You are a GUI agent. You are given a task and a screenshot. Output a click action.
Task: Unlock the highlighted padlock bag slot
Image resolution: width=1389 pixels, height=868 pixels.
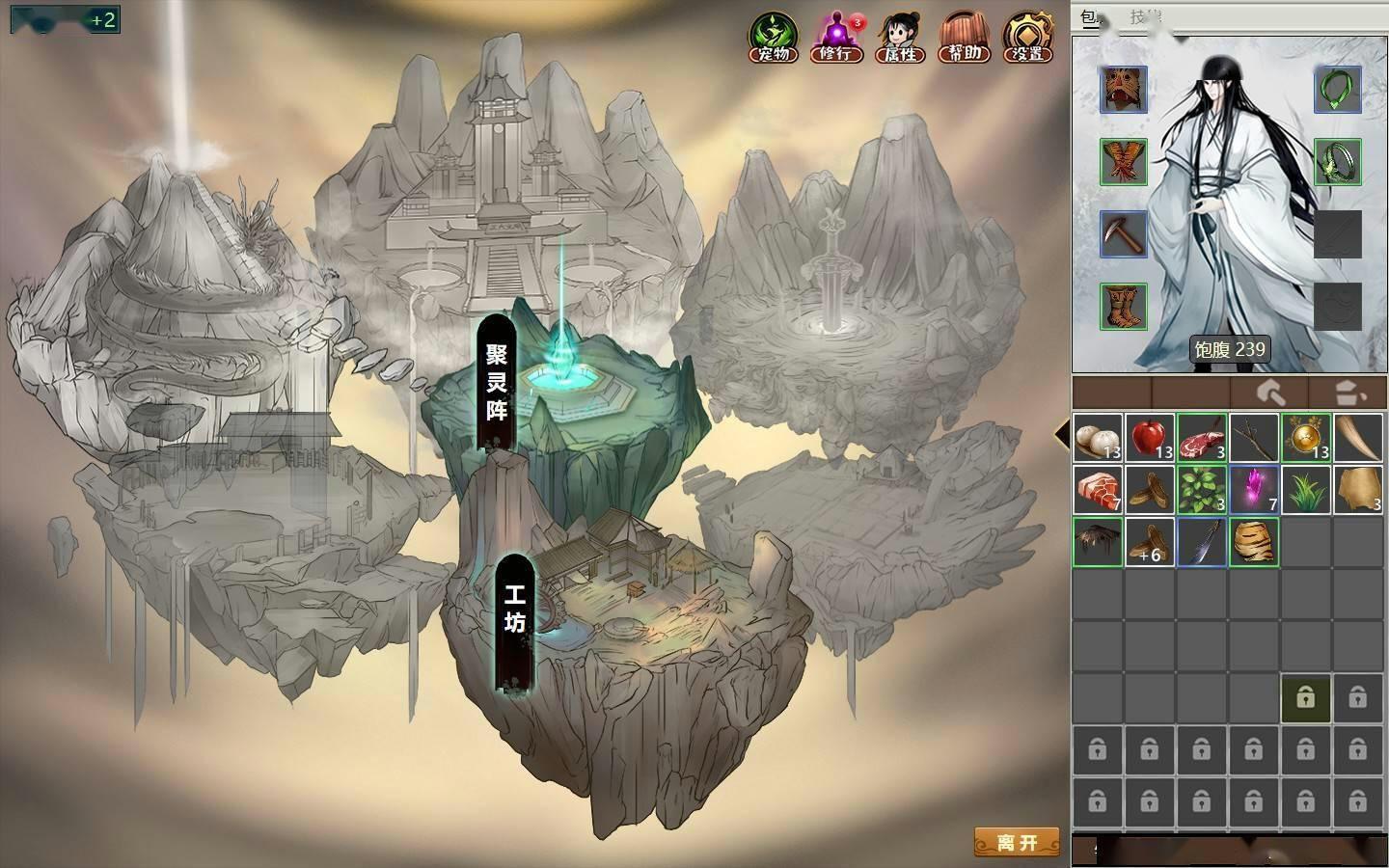1305,698
